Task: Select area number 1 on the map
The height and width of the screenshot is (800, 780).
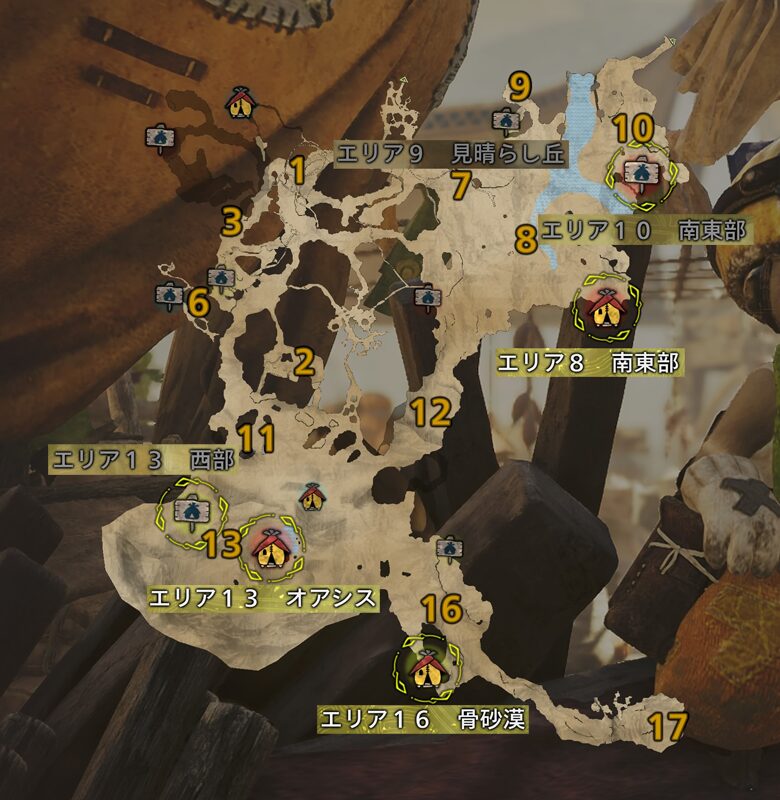Action: (297, 171)
